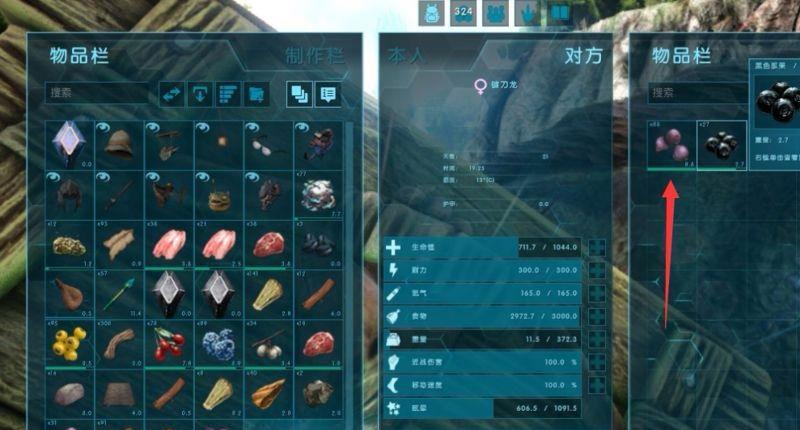This screenshot has width=800, height=430.
Task: Add a point to 移动速度 movement speed
Action: pyautogui.click(x=597, y=385)
